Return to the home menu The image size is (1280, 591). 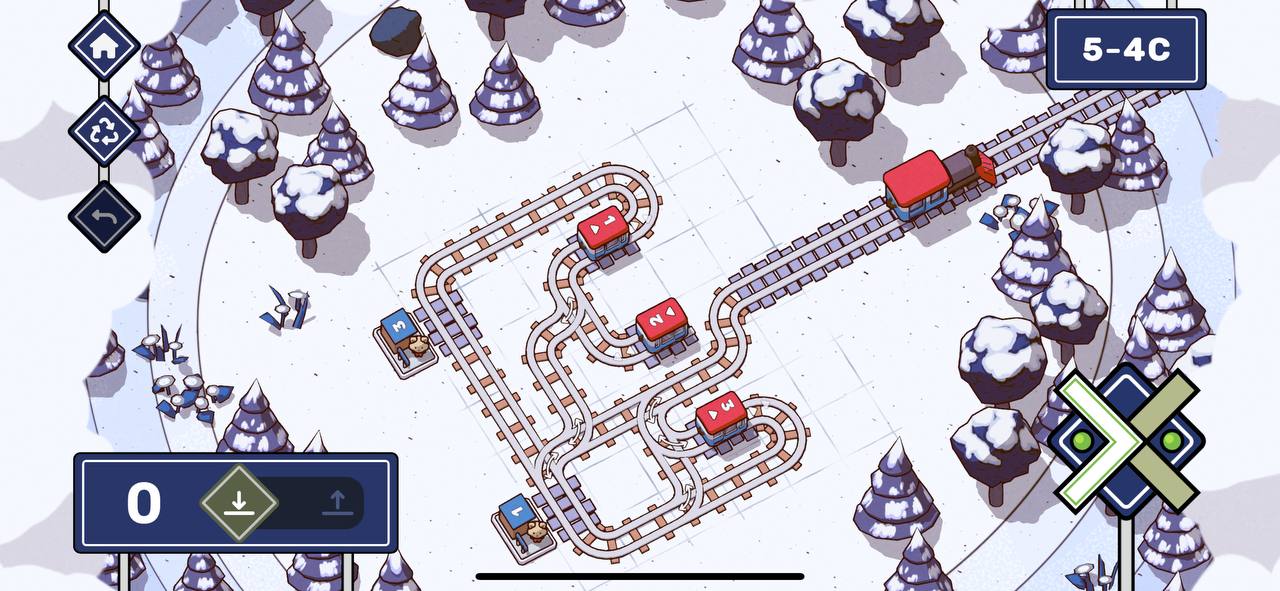(104, 45)
